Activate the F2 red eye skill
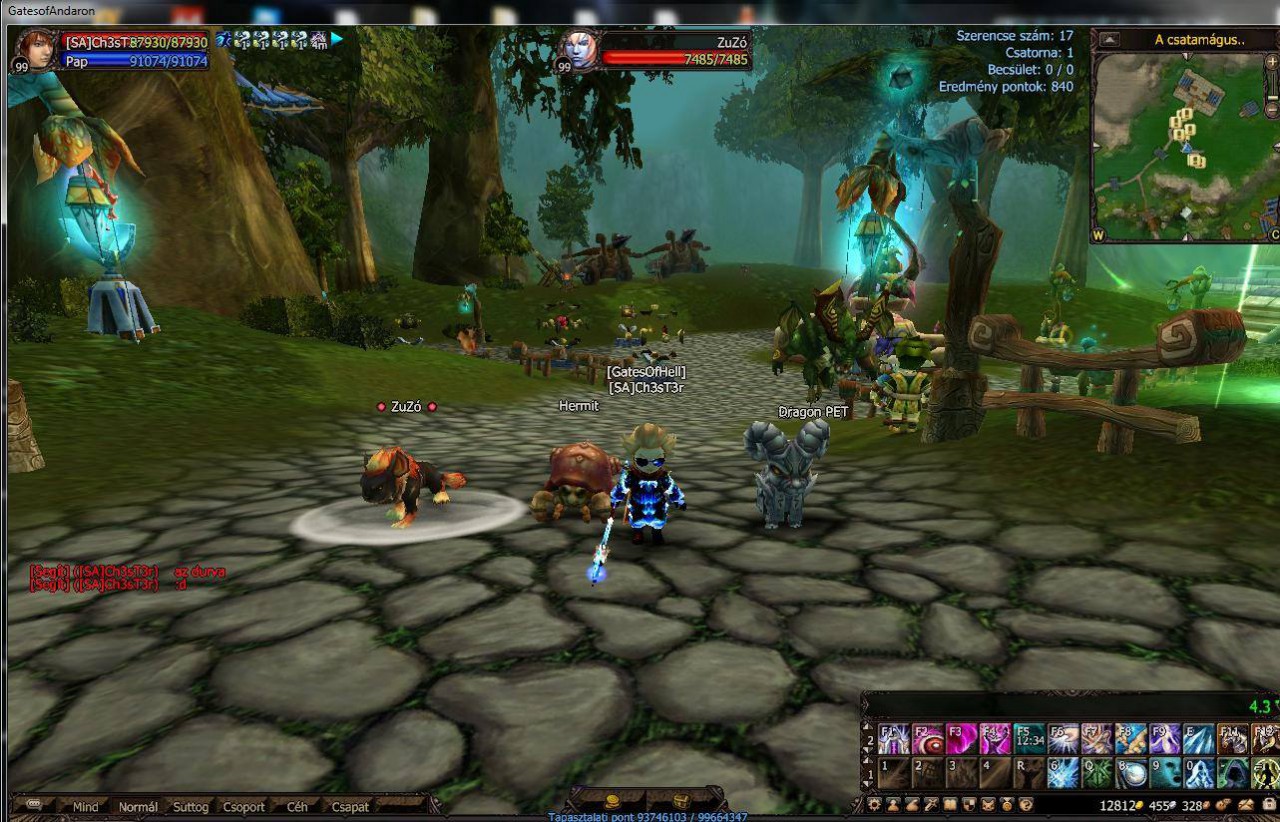Image resolution: width=1280 pixels, height=822 pixels. pyautogui.click(x=927, y=740)
